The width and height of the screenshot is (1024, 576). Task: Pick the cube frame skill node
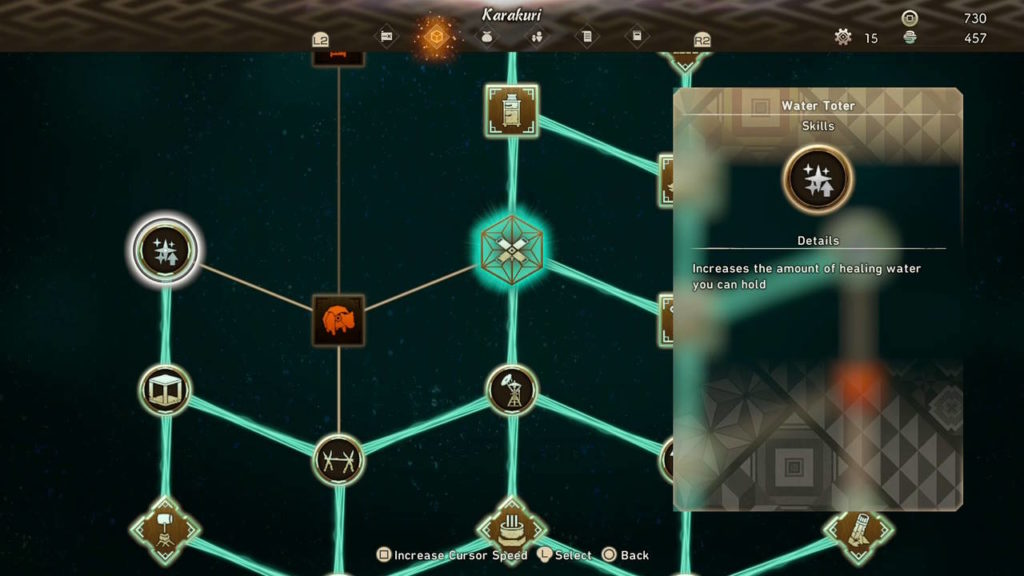(165, 390)
